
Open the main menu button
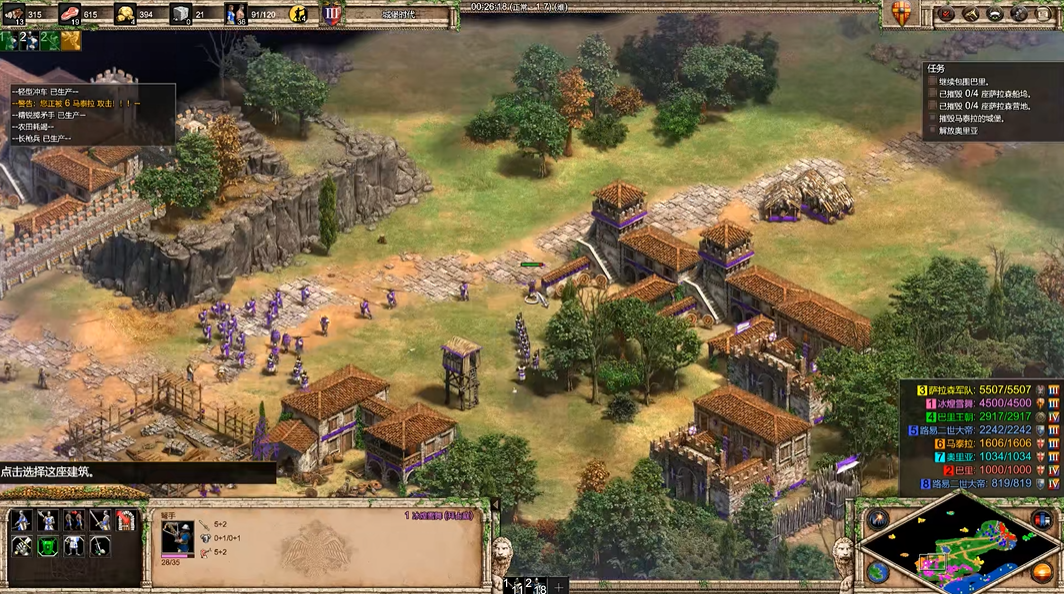point(1043,14)
